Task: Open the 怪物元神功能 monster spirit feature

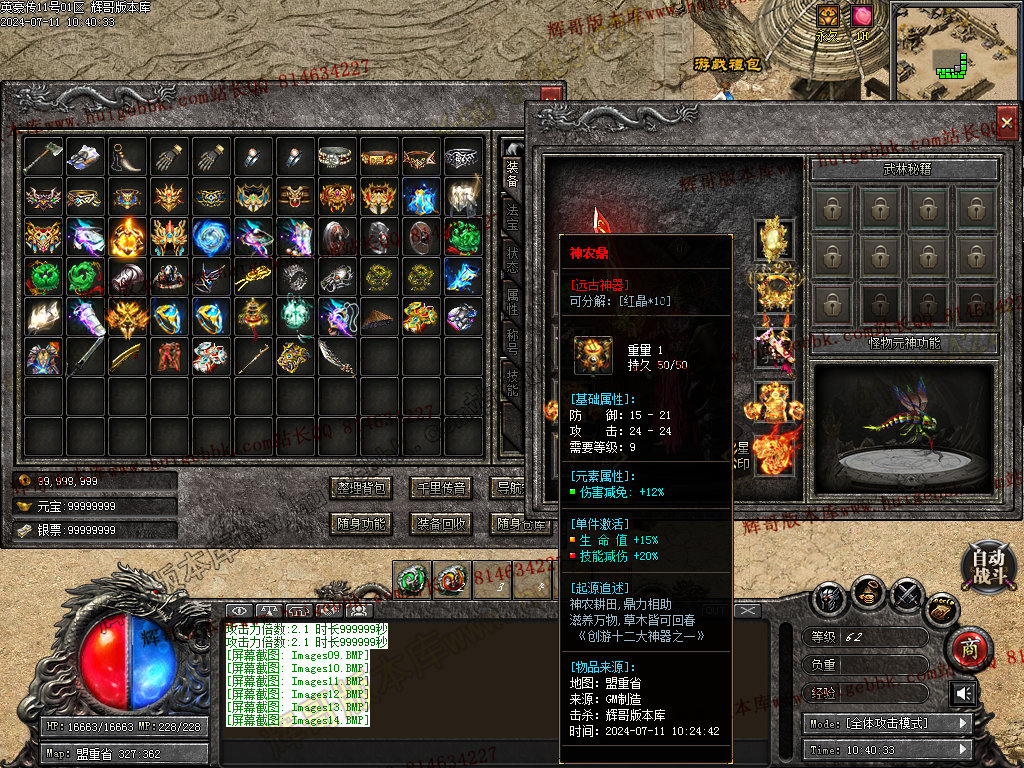Action: 904,344
